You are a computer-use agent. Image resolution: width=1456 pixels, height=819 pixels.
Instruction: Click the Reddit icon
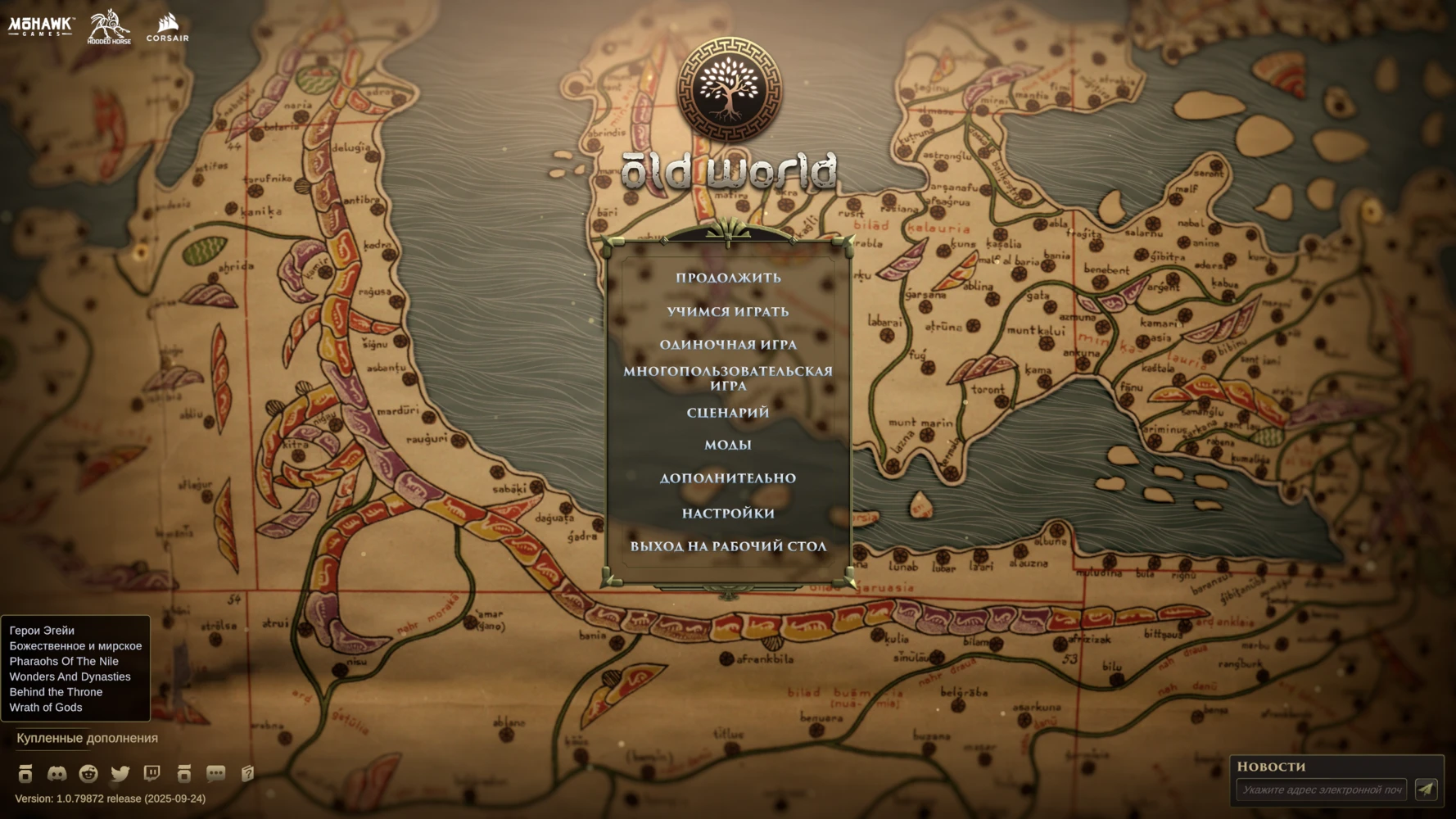click(x=88, y=773)
